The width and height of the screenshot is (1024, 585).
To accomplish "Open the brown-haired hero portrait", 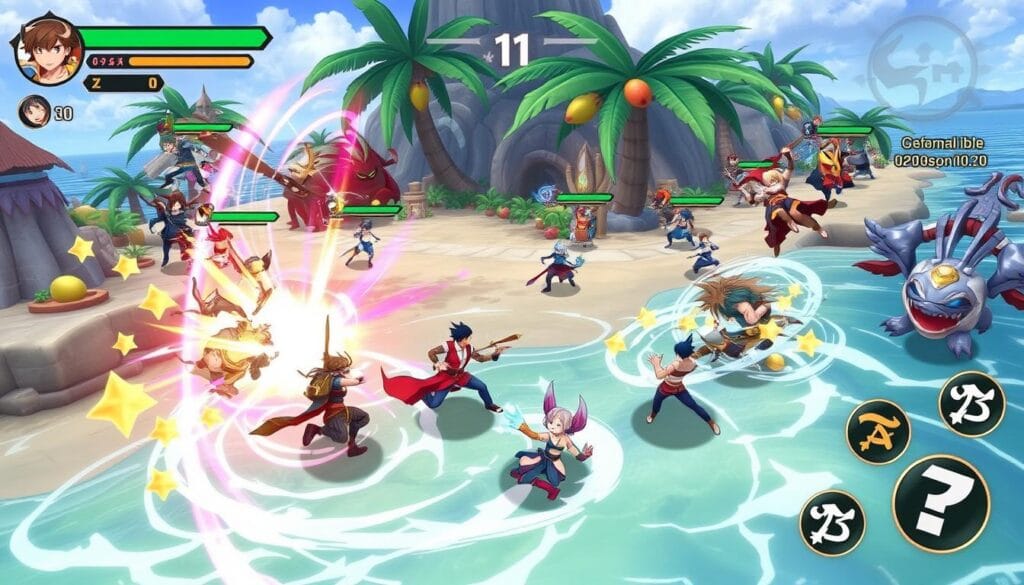I will [x=48, y=51].
